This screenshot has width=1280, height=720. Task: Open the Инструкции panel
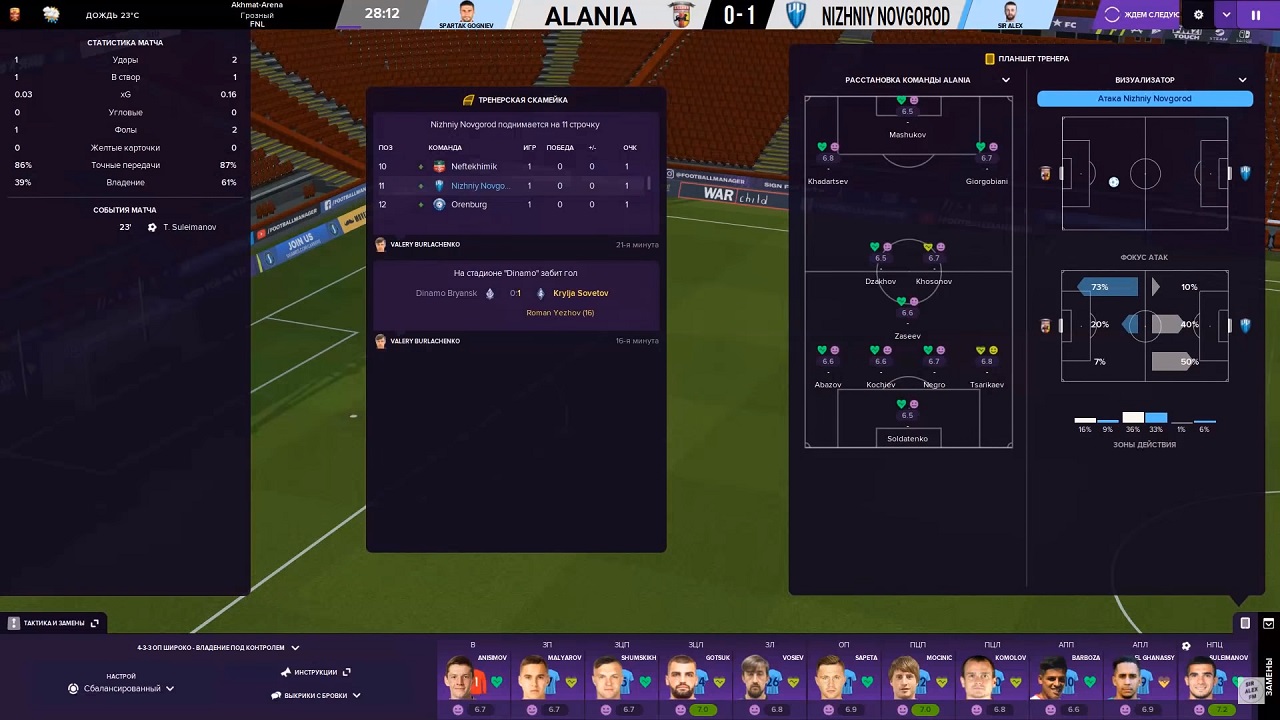point(316,672)
